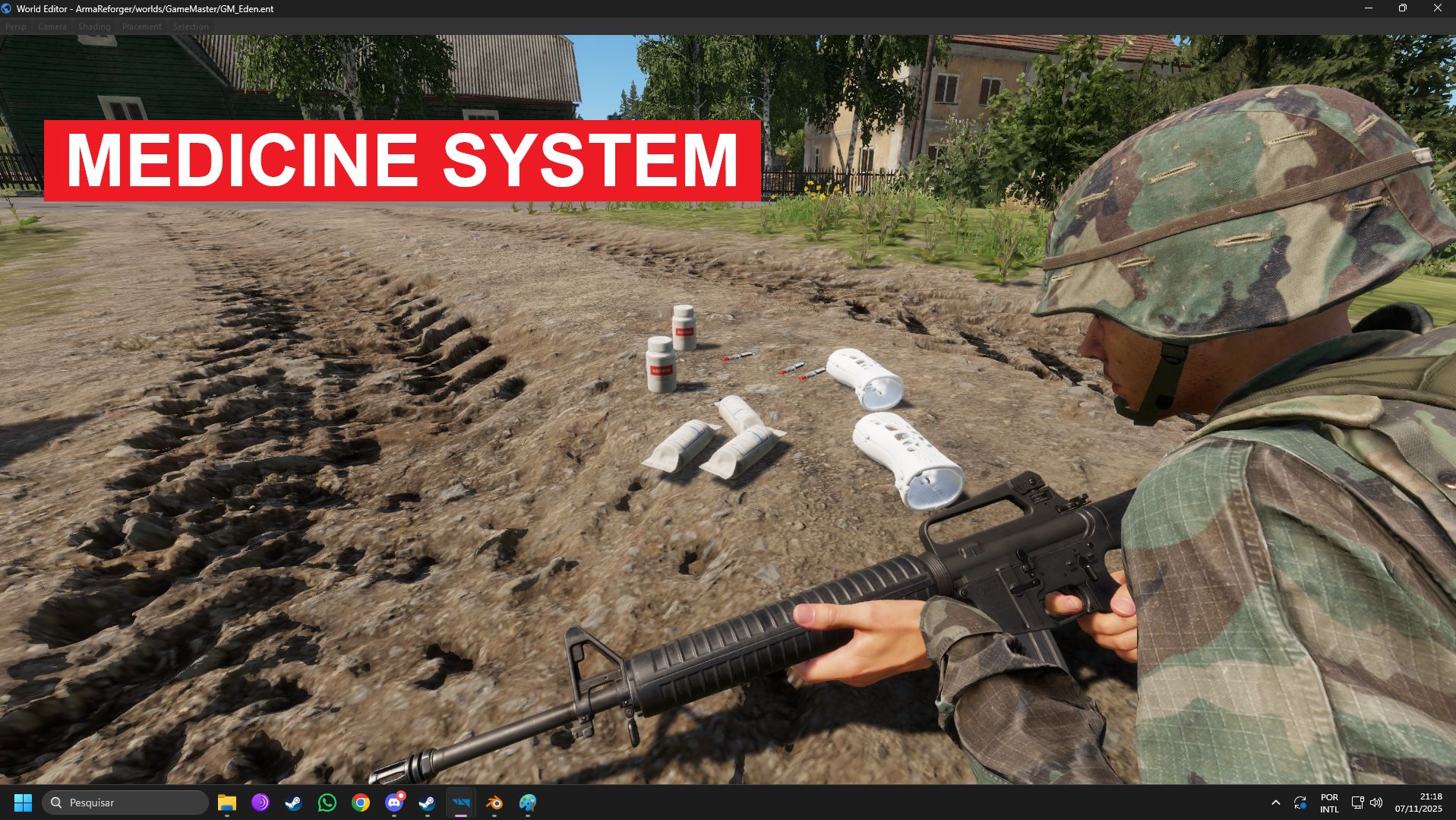Show hidden icons in the system tray
Screen dimensions: 1456x820
[x=1276, y=803]
